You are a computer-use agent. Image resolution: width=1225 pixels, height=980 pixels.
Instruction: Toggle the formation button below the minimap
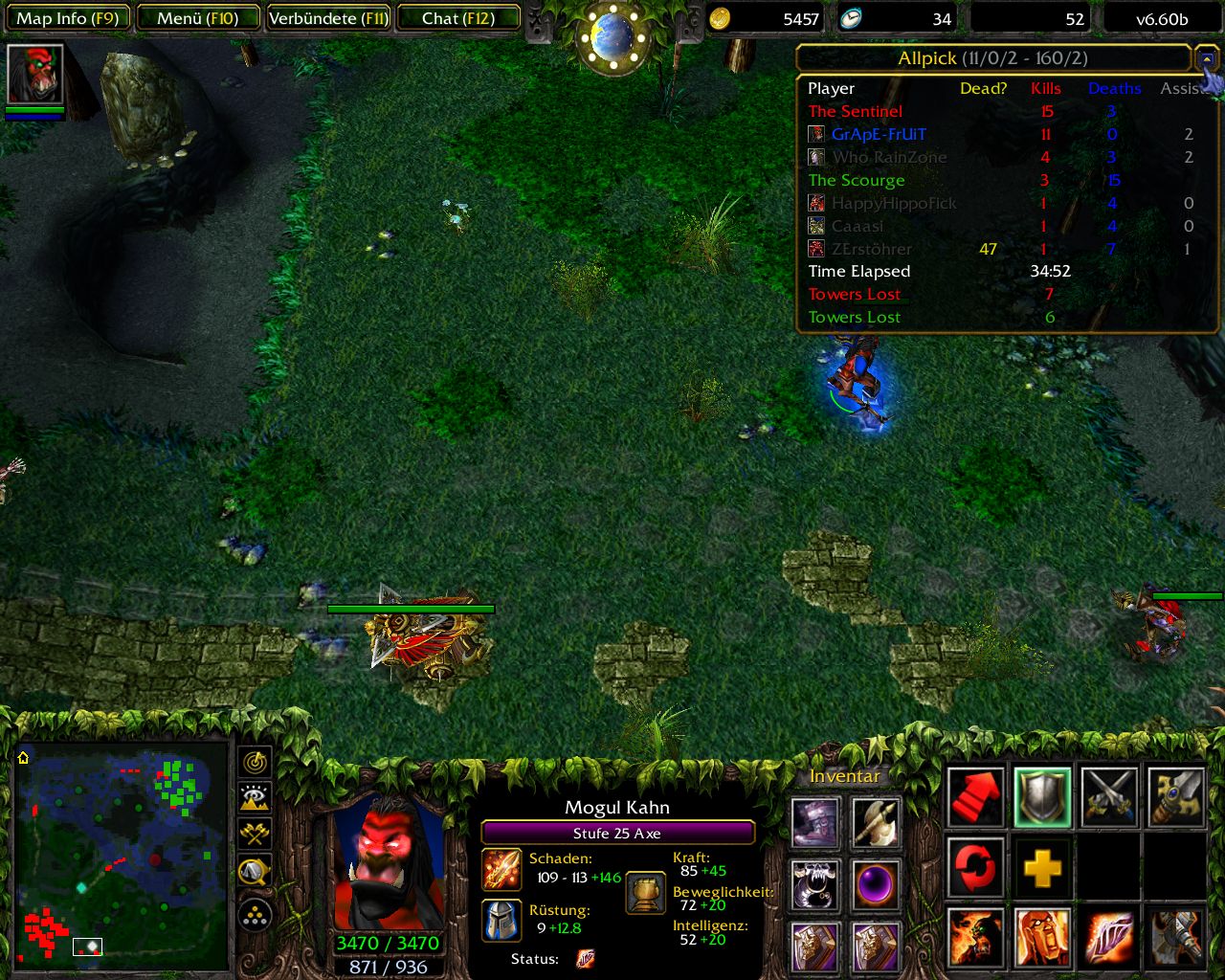(256, 916)
